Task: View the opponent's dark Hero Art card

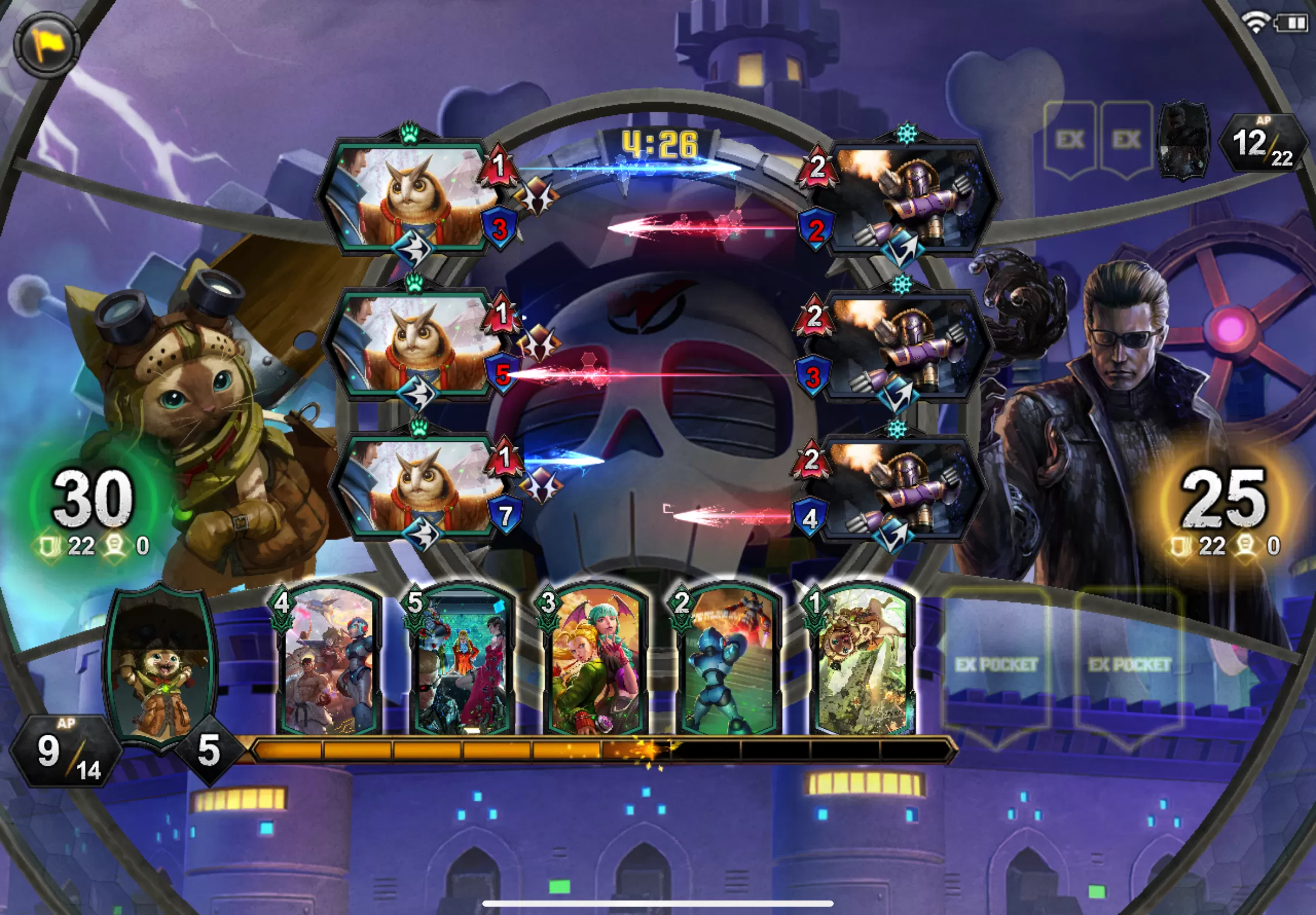Action: click(1183, 141)
